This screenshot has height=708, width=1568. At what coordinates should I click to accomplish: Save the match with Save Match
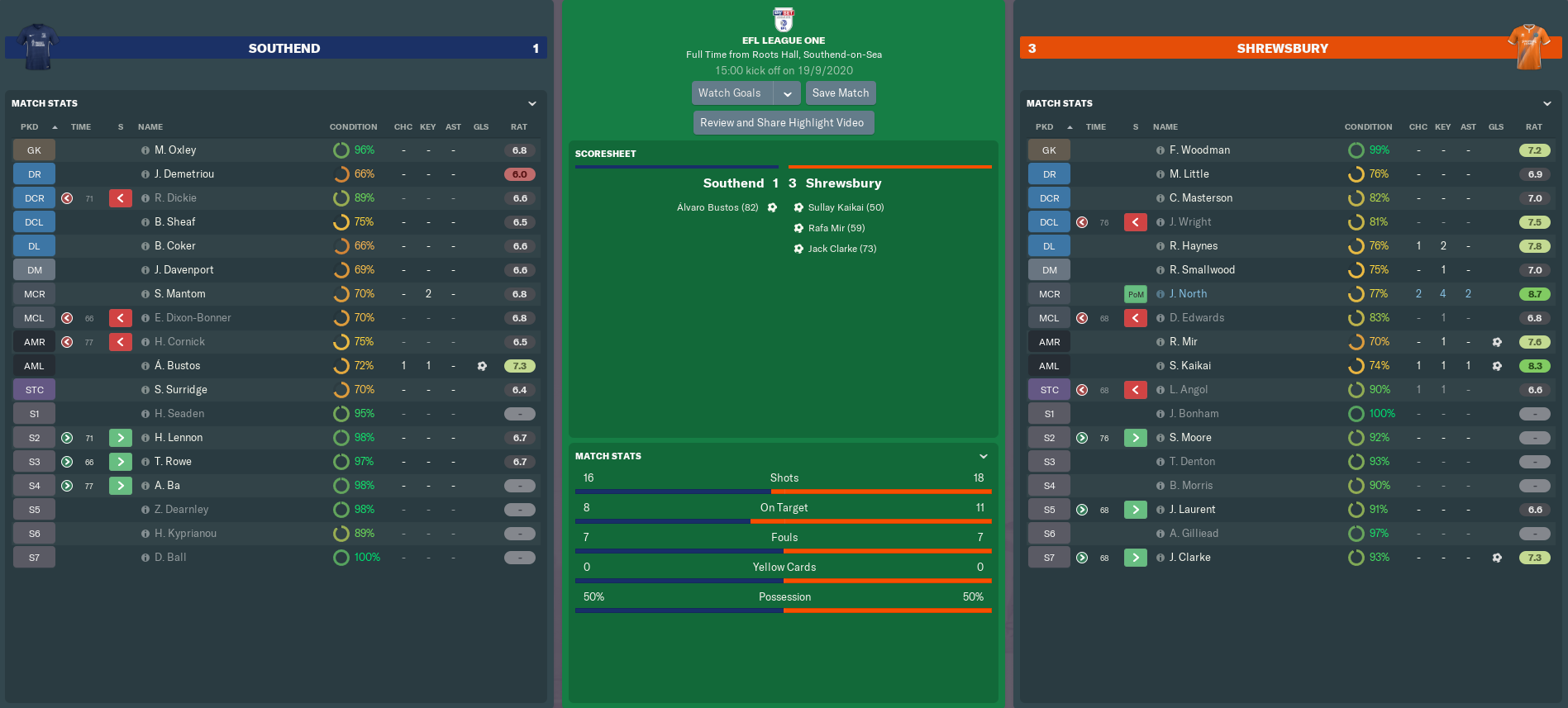tap(841, 93)
